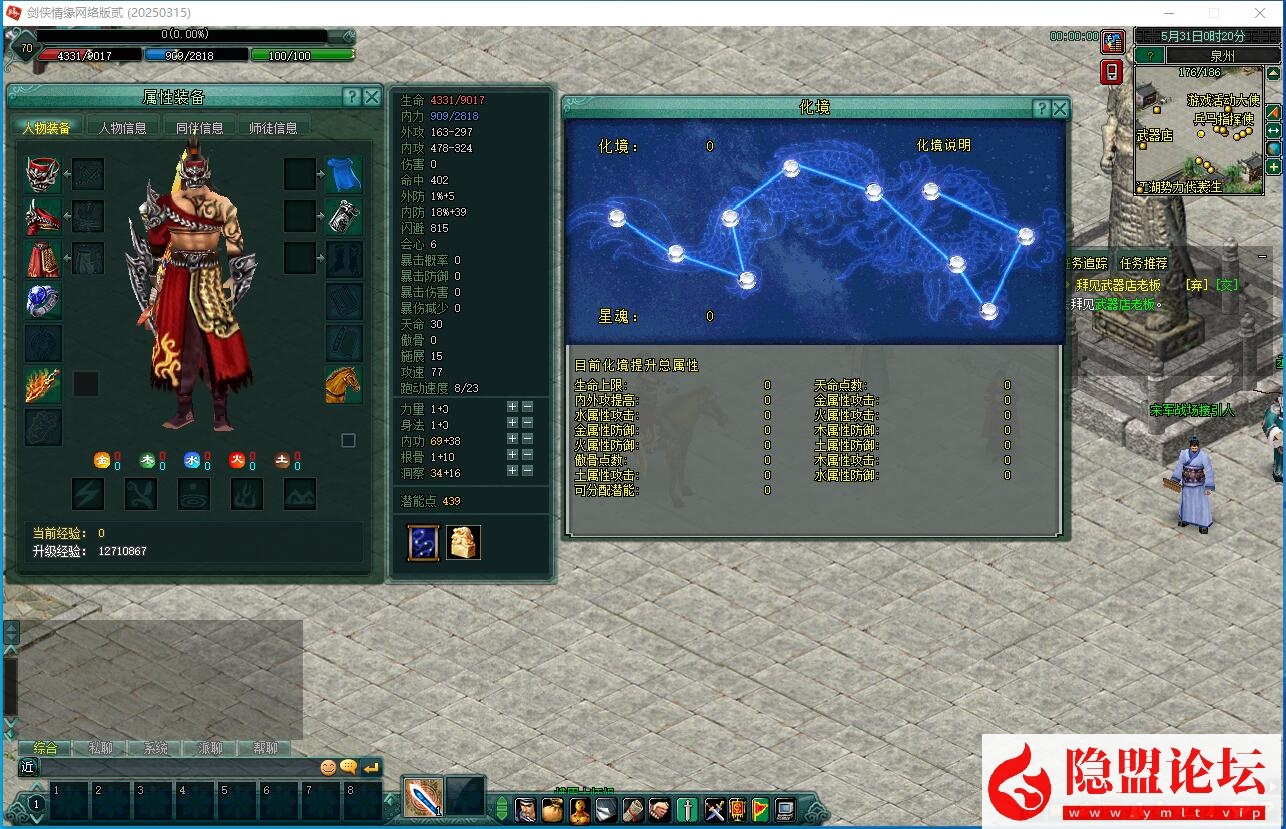Open the chat emoji smiley picker
The height and width of the screenshot is (829, 1286).
pos(328,767)
